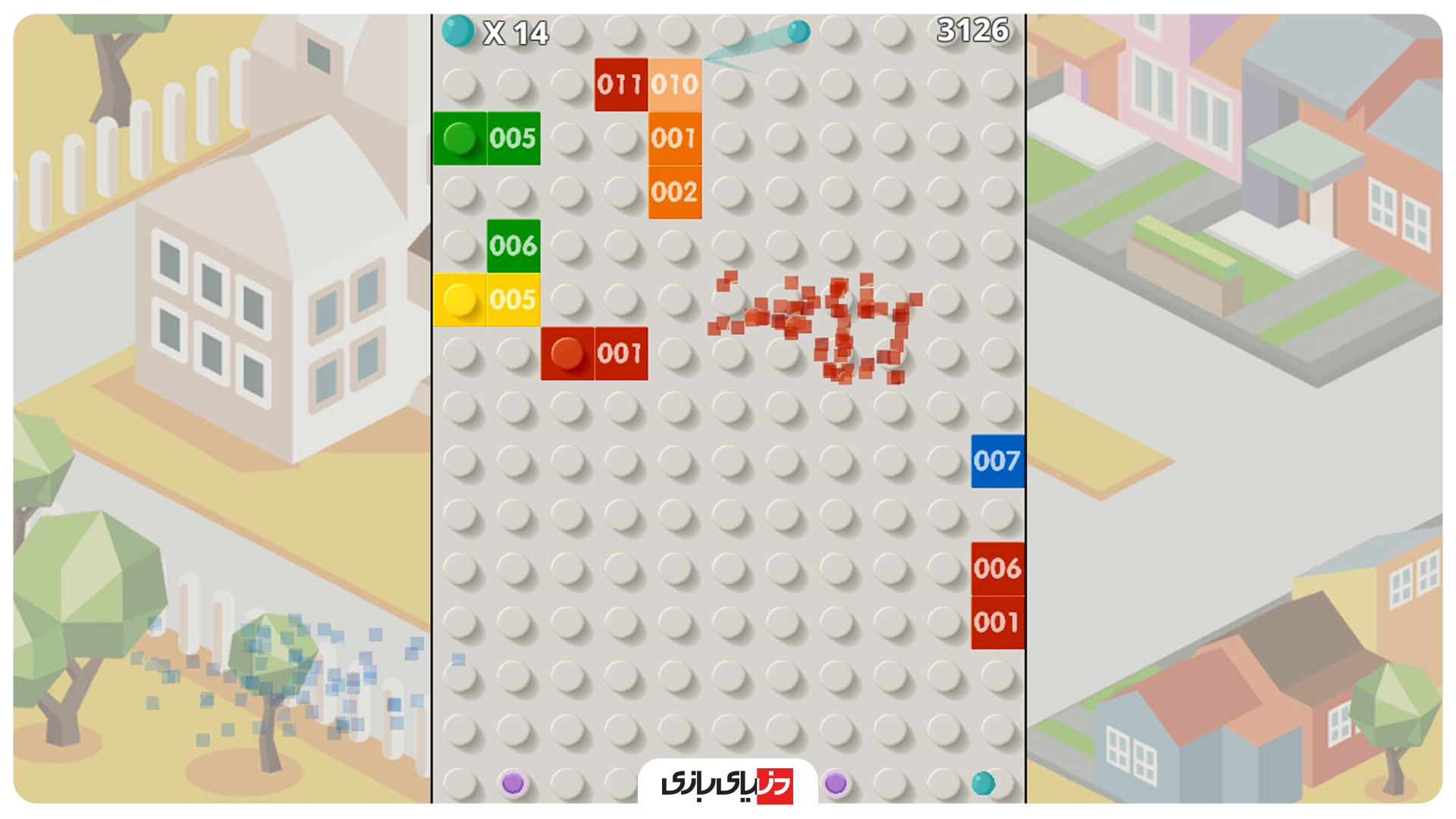Tap the red brick labeled 006 near right edge
Screen dimensions: 1456x819
pos(997,568)
